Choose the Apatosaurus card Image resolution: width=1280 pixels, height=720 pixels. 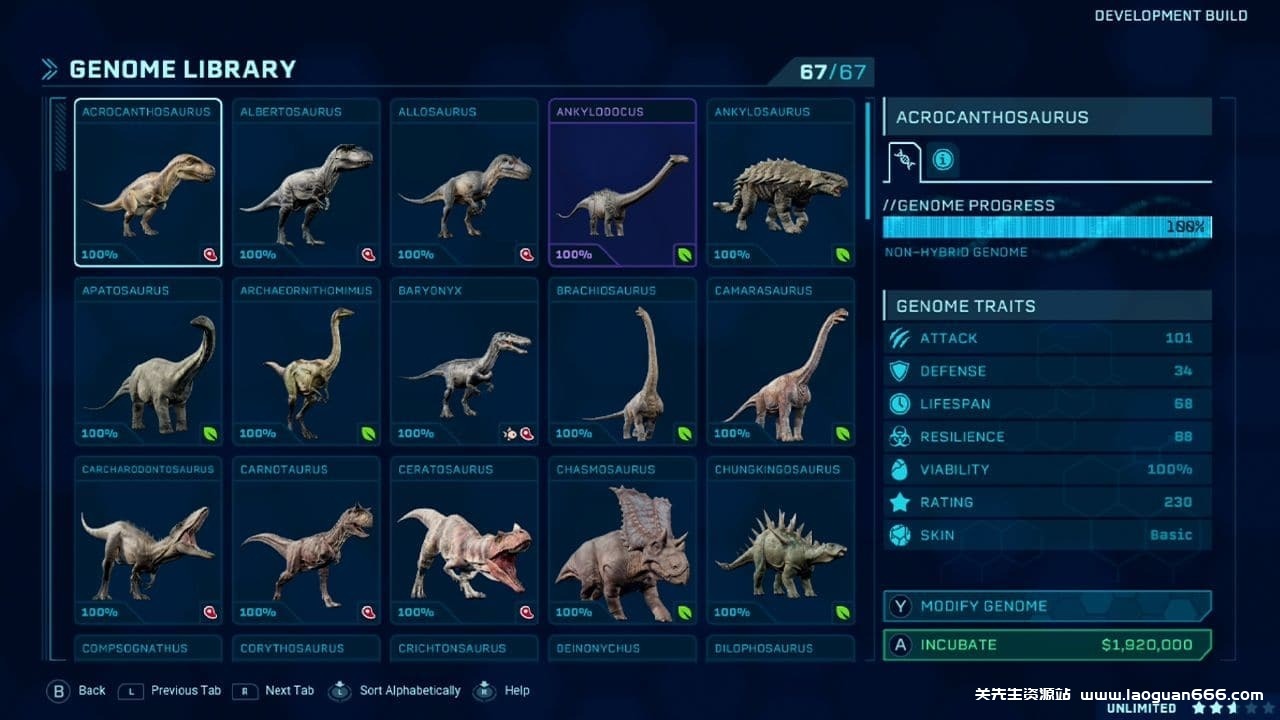148,362
